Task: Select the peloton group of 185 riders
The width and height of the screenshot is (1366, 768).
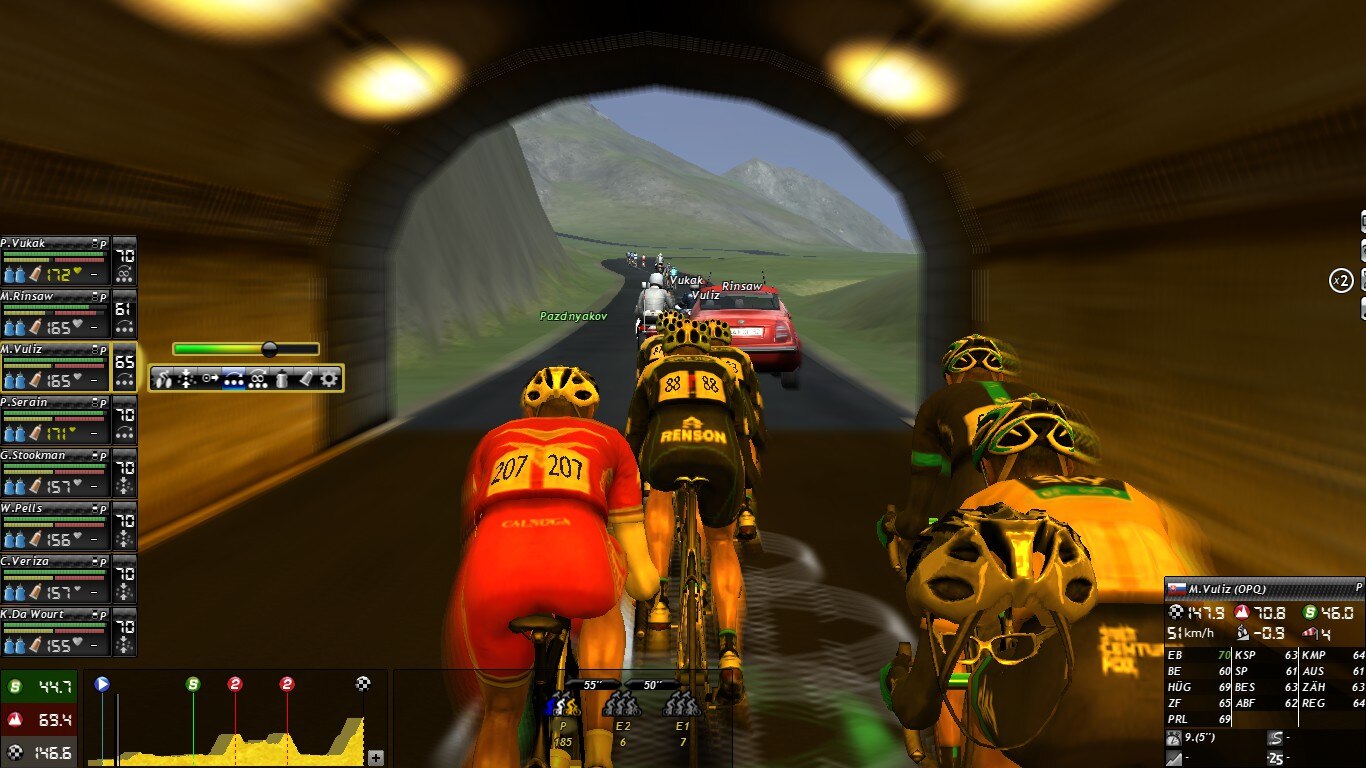Action: [564, 704]
